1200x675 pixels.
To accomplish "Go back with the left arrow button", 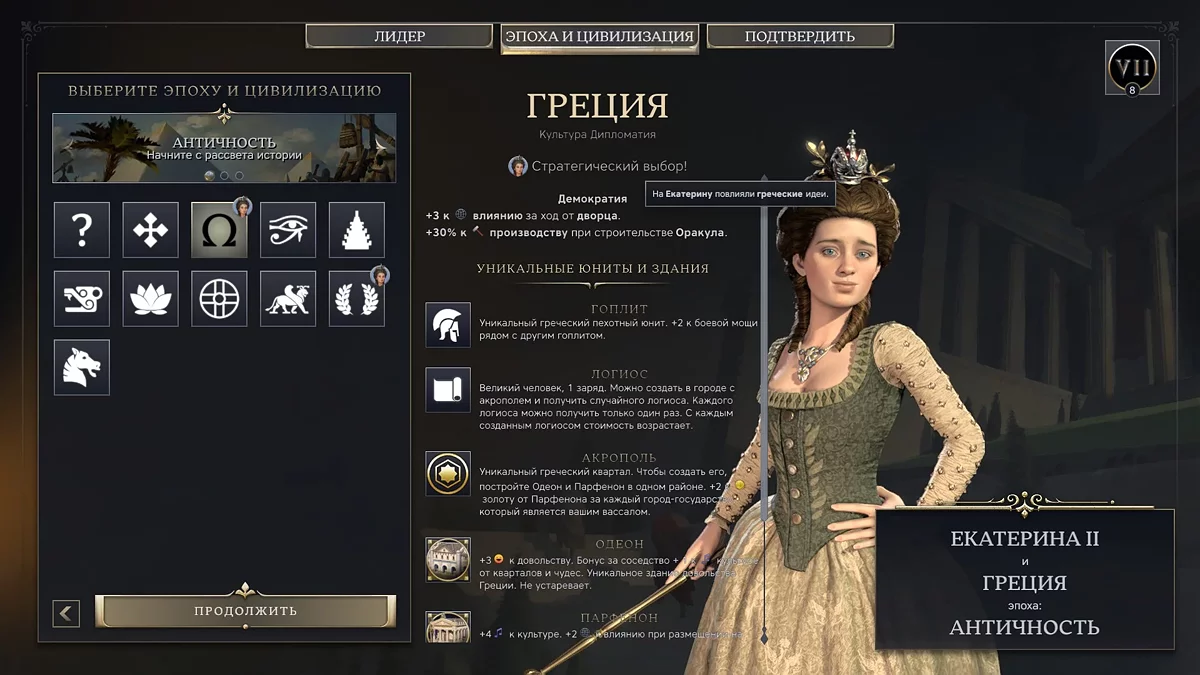I will pyautogui.click(x=66, y=613).
